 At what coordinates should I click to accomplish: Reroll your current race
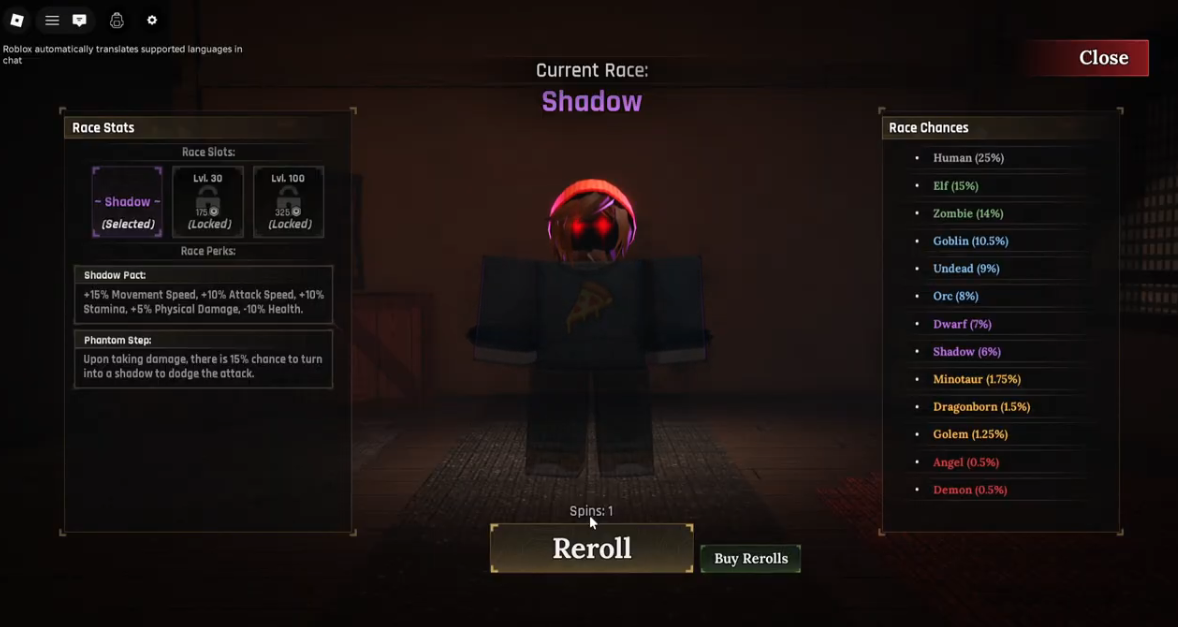[591, 548]
